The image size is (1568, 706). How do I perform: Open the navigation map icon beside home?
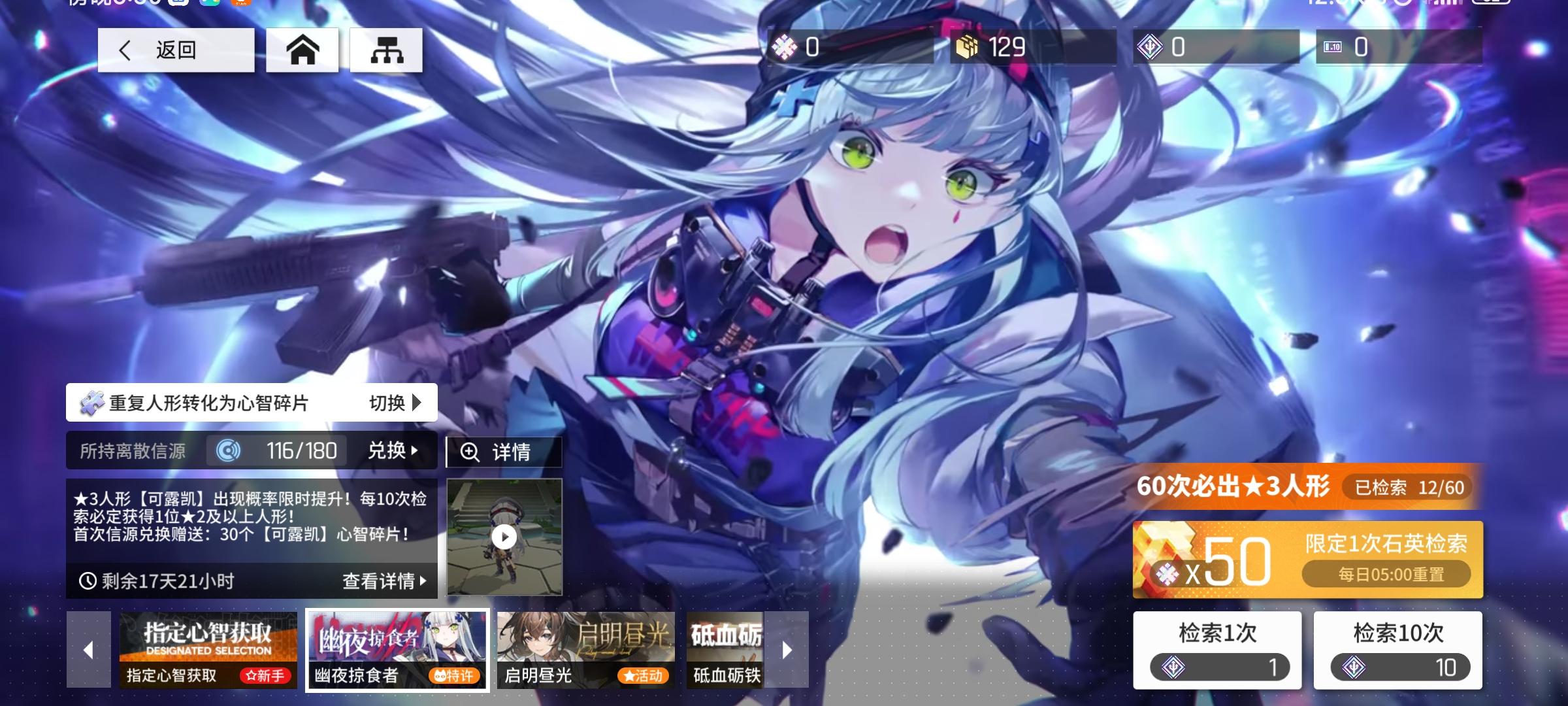pos(385,50)
